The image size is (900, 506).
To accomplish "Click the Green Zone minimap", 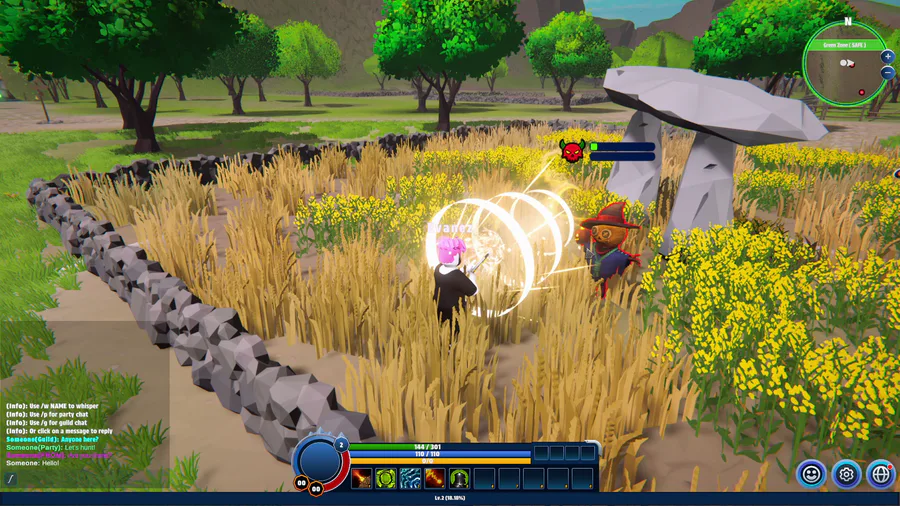I will [845, 68].
